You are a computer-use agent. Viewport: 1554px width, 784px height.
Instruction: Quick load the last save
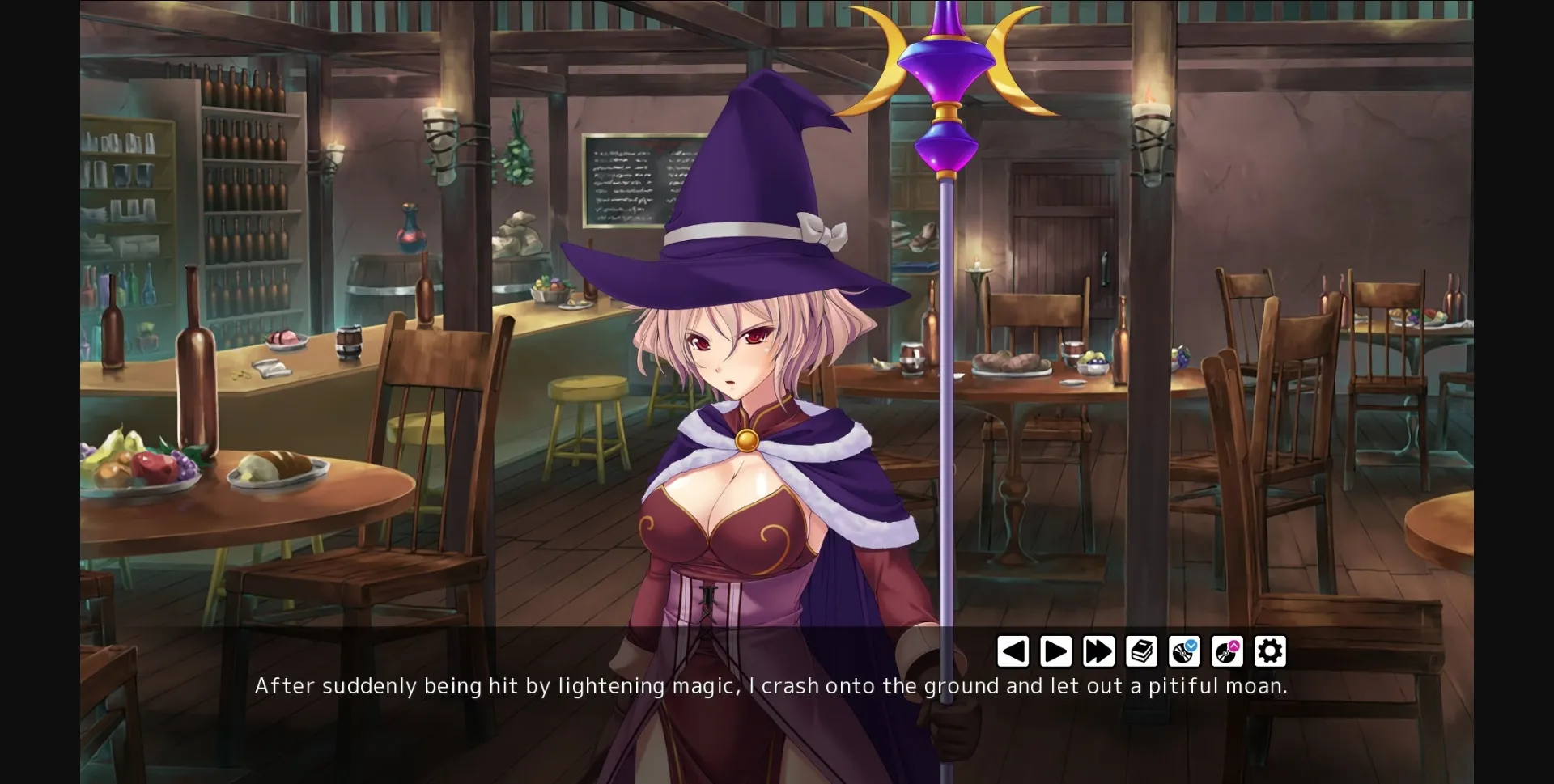[x=1227, y=651]
